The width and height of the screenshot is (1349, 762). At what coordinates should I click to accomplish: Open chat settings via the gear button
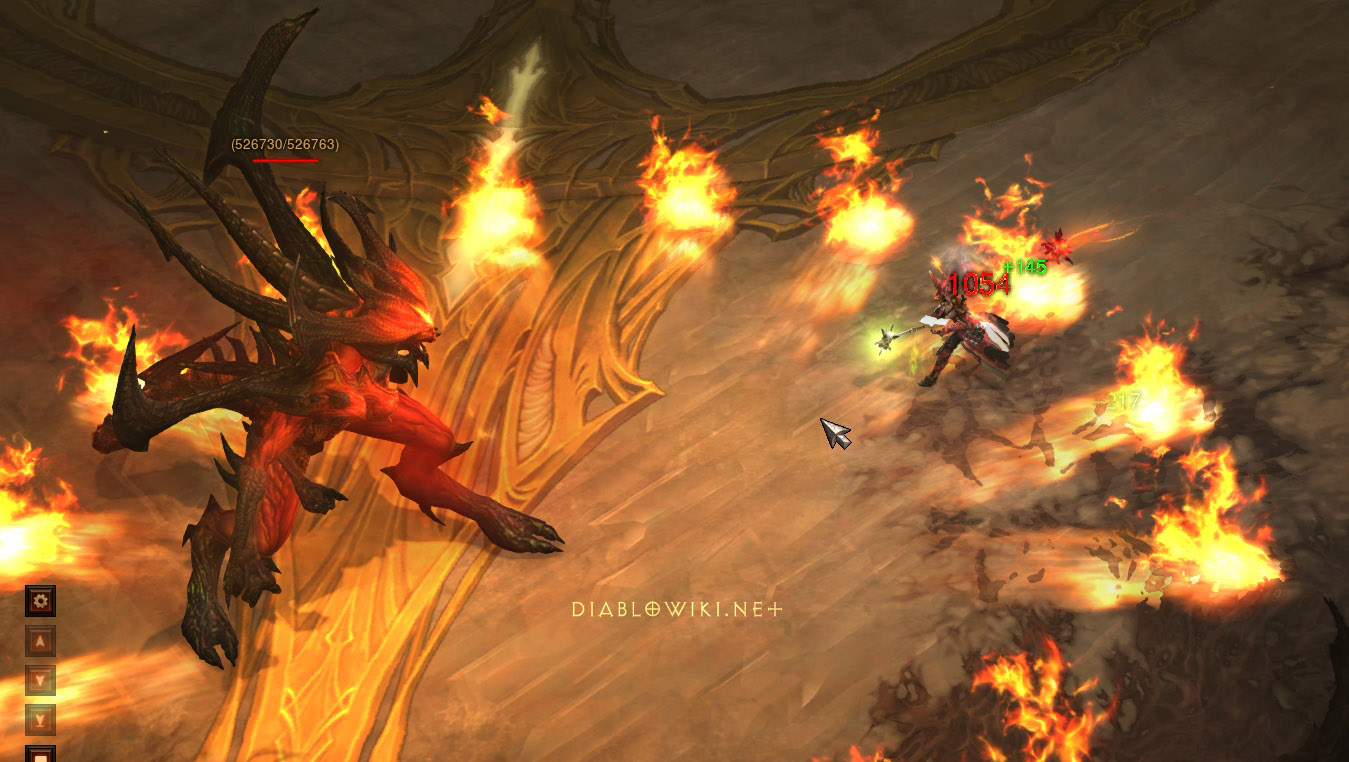point(40,601)
